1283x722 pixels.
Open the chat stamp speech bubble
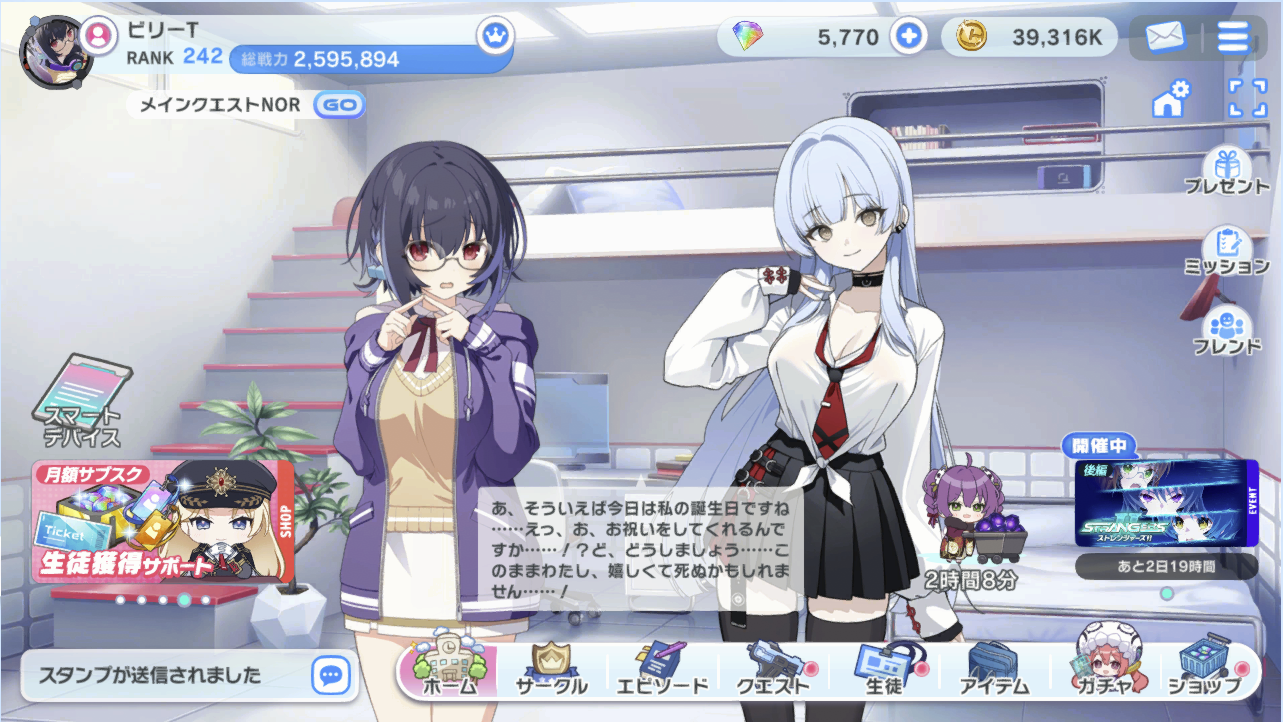[x=330, y=675]
